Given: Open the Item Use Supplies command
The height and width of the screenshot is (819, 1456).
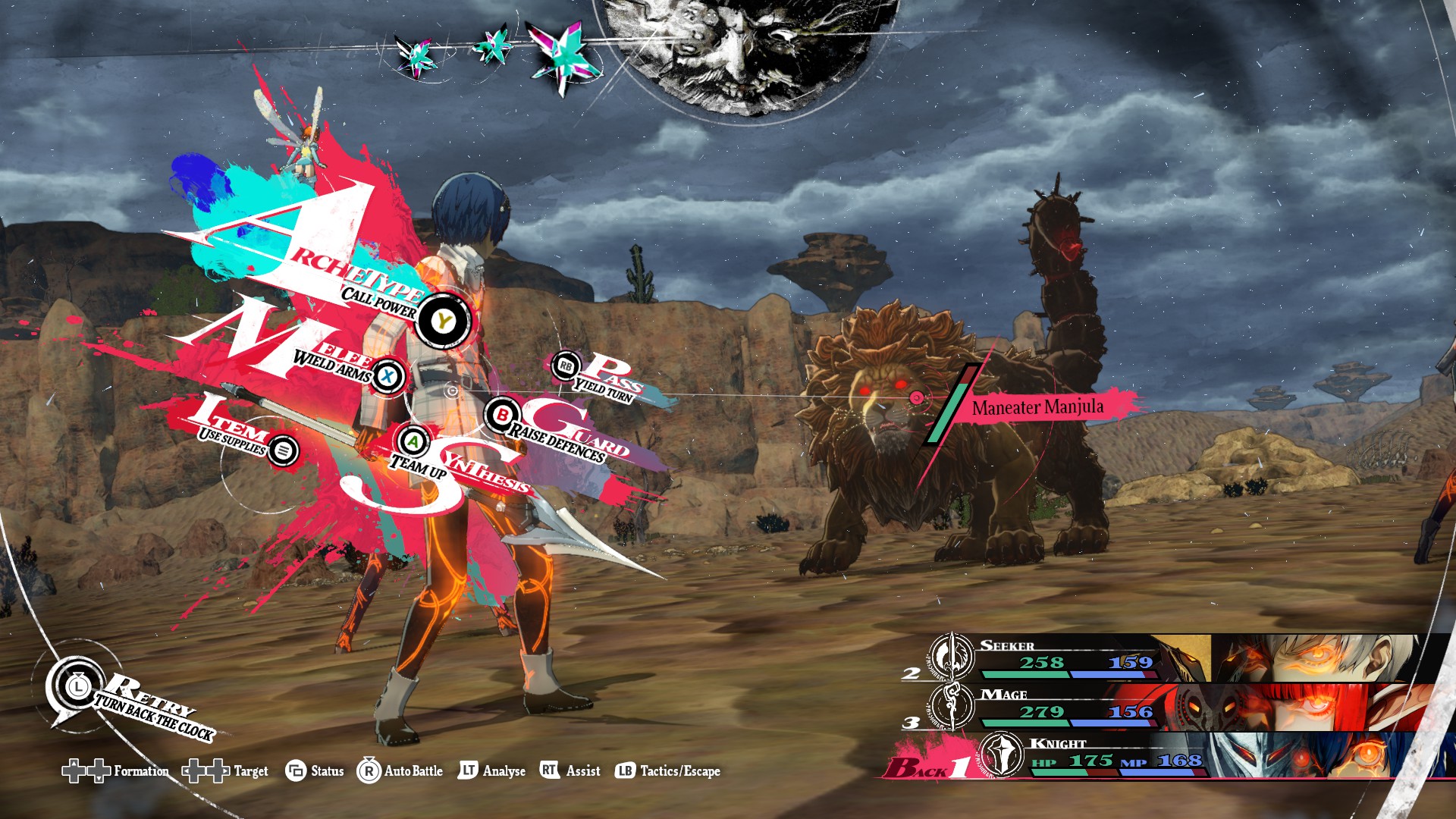Looking at the screenshot, I should click(x=283, y=450).
